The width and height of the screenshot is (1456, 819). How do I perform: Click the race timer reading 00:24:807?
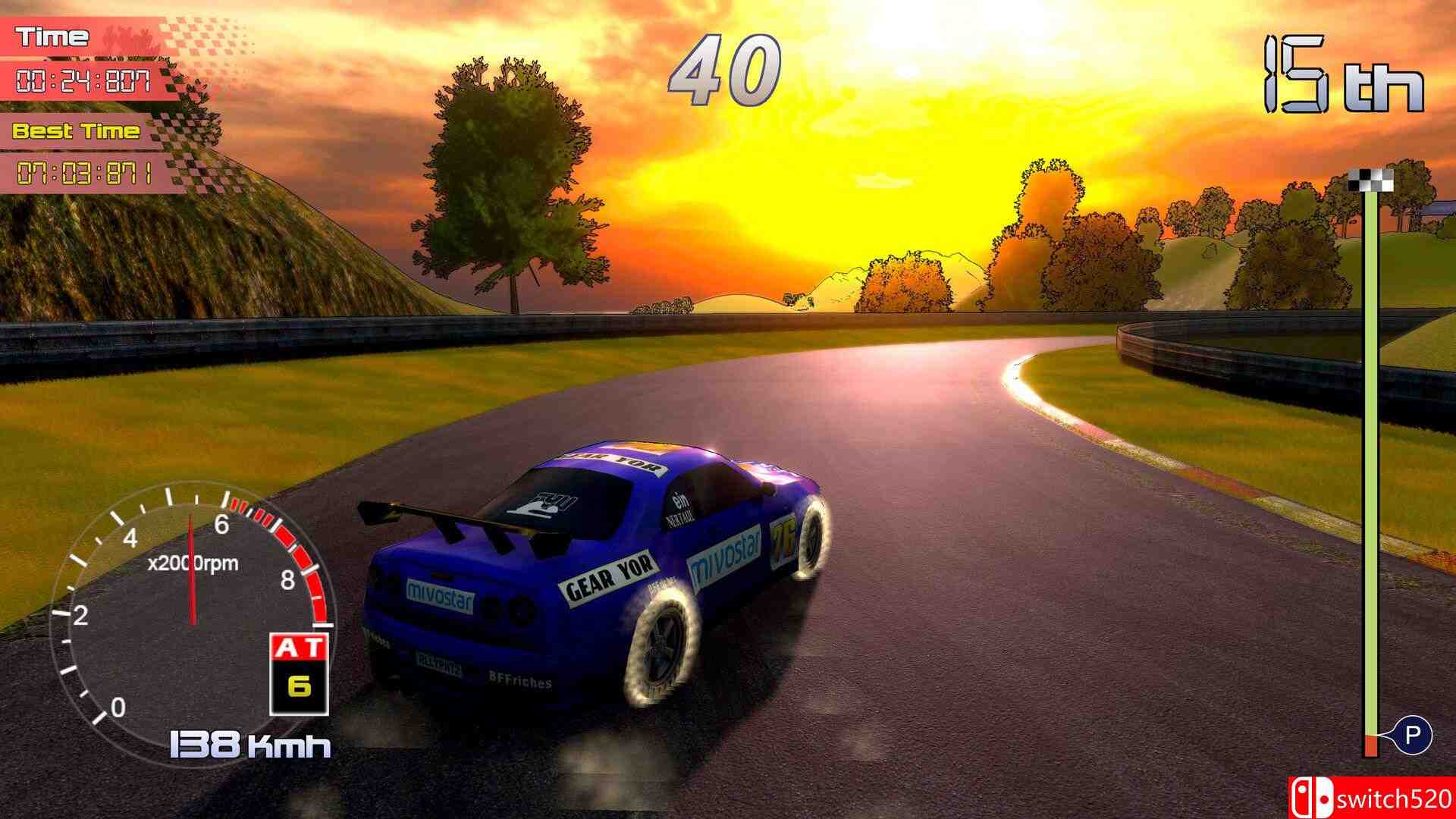[85, 80]
